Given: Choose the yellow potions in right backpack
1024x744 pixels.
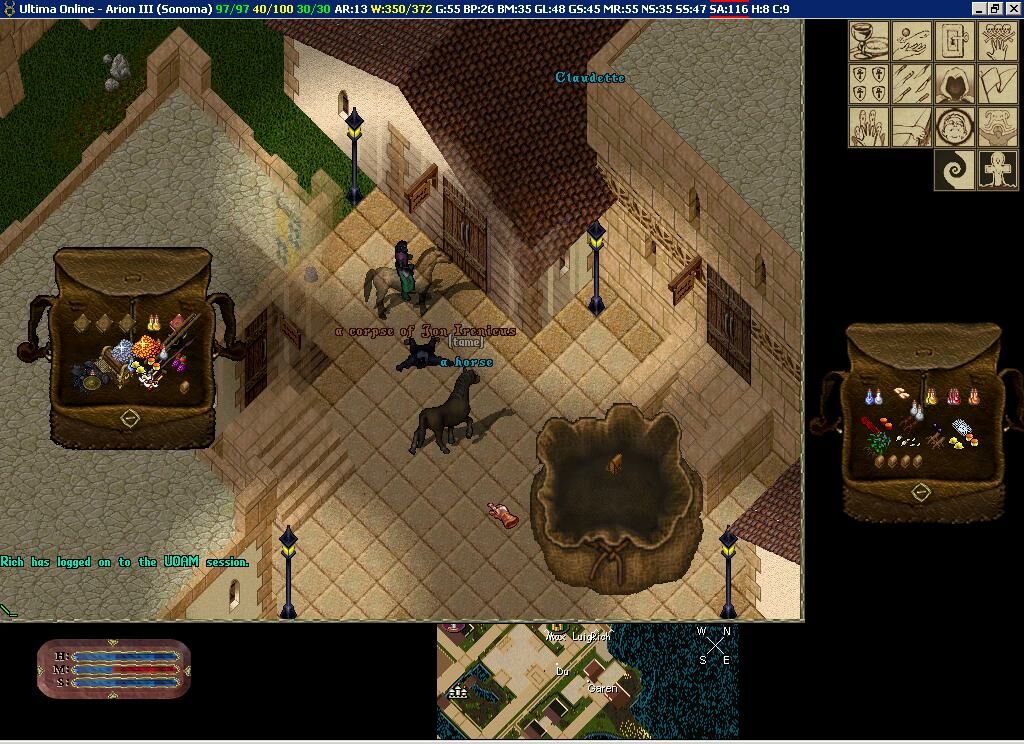Looking at the screenshot, I should tap(931, 398).
